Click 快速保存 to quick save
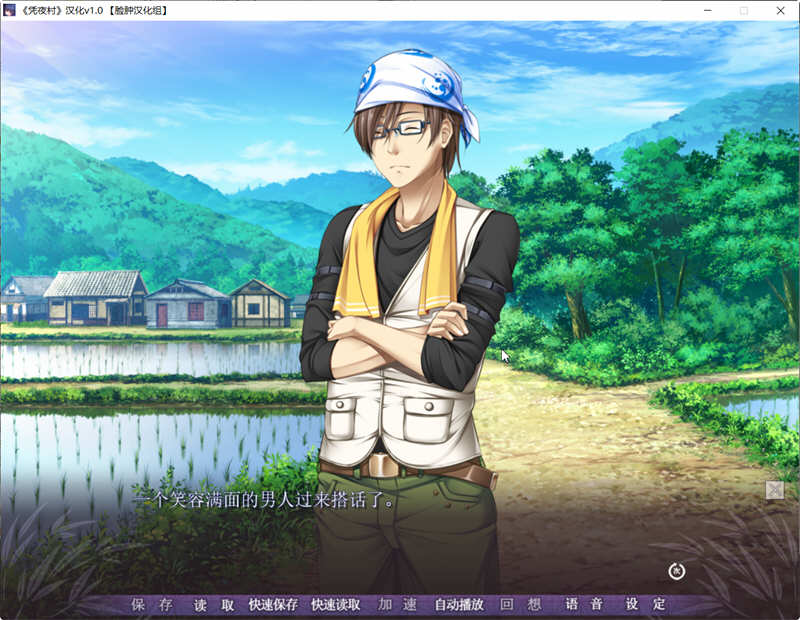Screen dimensions: 800x620 tap(273, 605)
